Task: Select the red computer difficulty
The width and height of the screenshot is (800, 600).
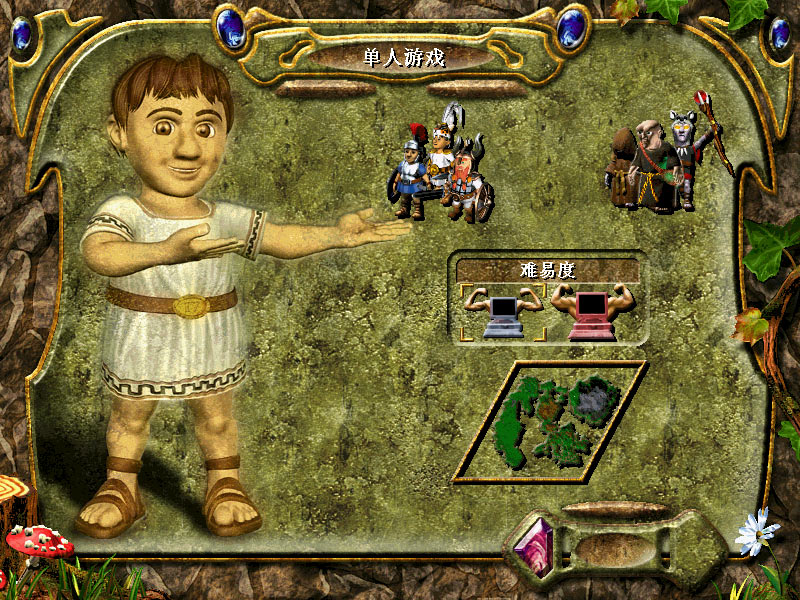Action: 594,312
